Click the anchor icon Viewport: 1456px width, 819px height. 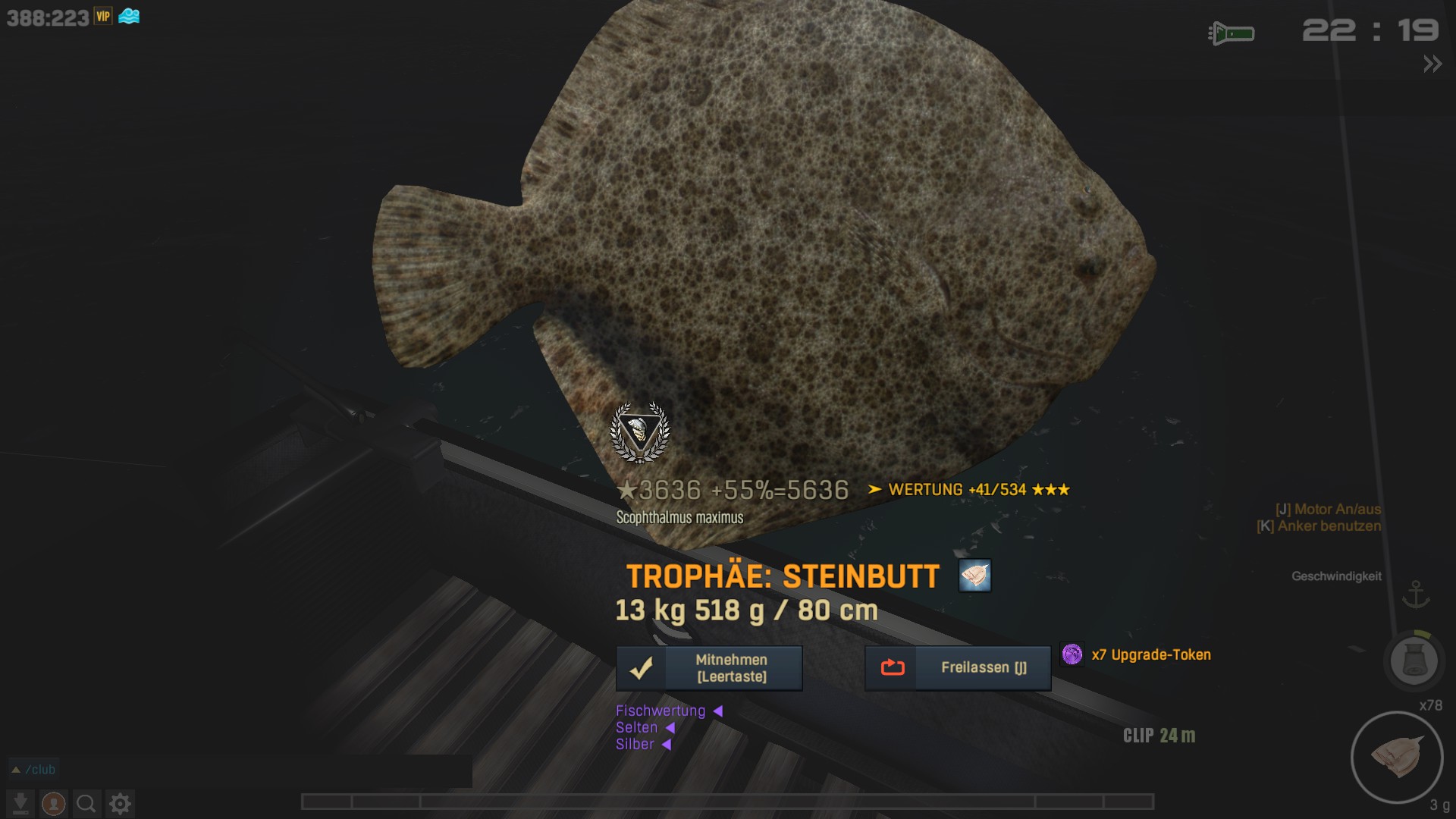[x=1415, y=595]
